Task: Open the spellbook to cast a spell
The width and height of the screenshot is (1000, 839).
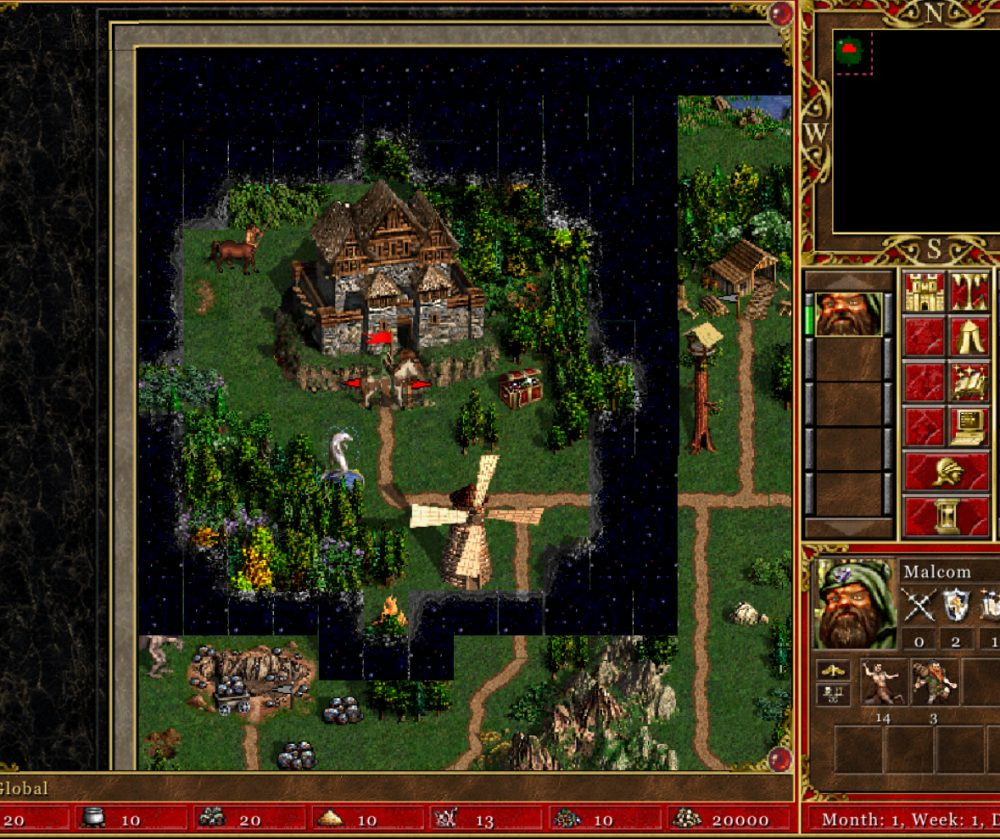Action: (x=970, y=382)
